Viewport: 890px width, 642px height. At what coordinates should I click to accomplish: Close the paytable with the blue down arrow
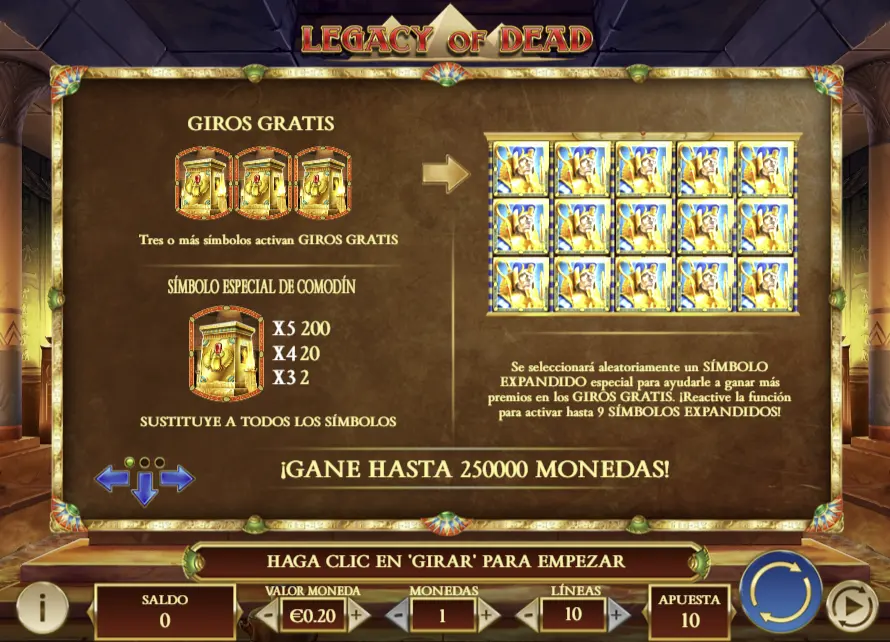coord(144,489)
